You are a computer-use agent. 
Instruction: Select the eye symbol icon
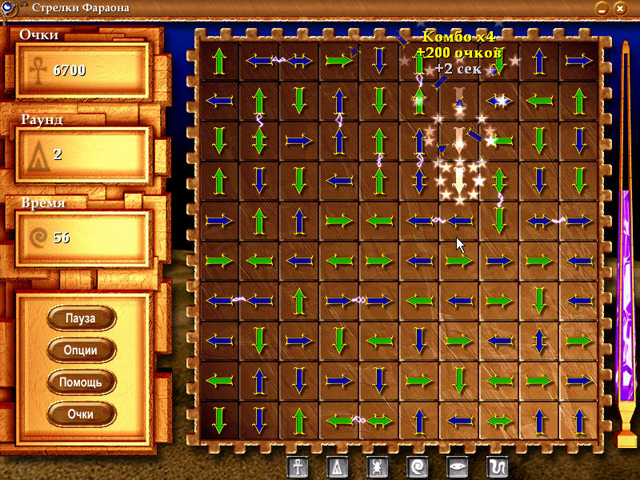tap(459, 467)
